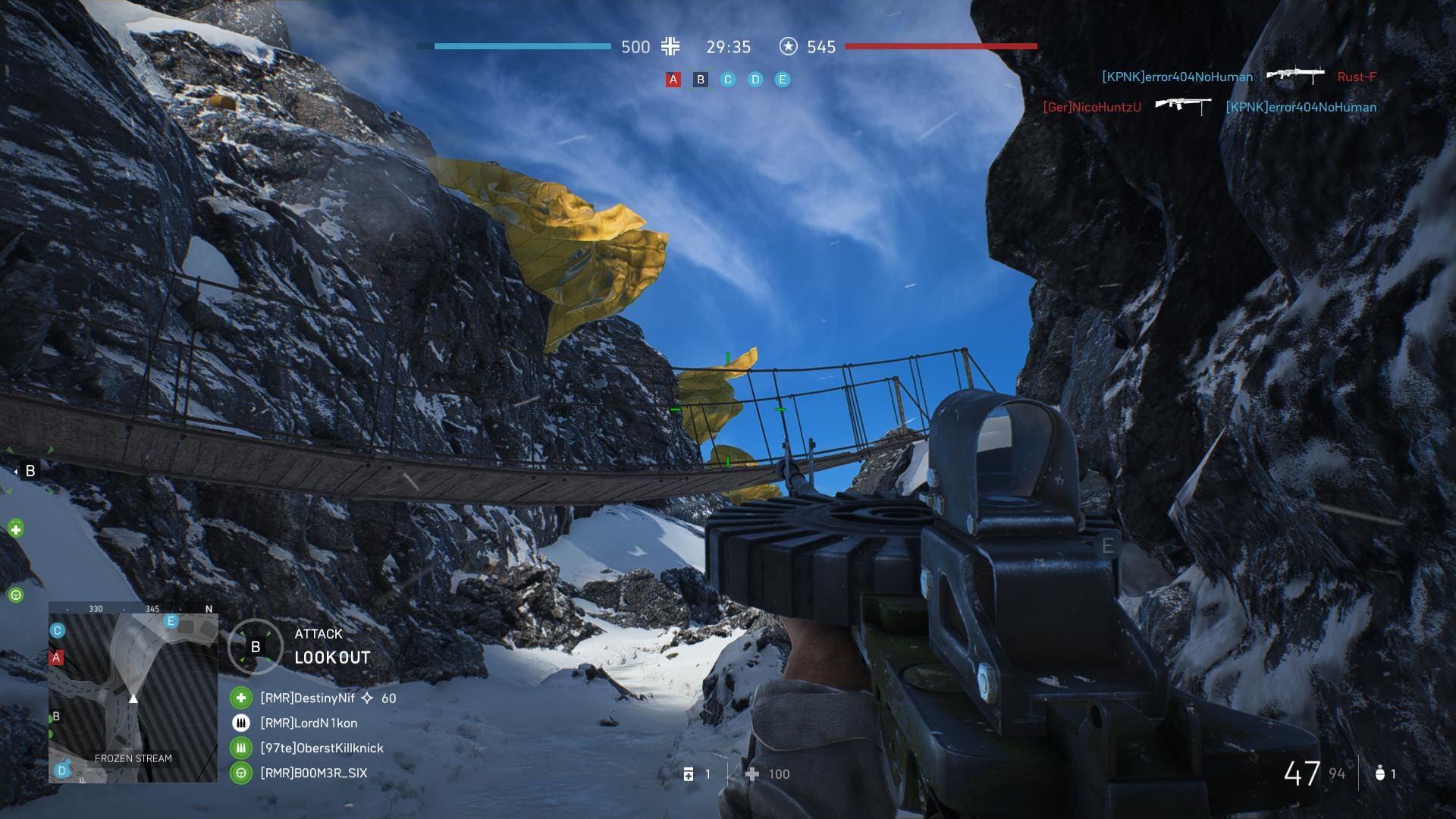
Task: Click the E flag on the minimap
Action: click(171, 622)
